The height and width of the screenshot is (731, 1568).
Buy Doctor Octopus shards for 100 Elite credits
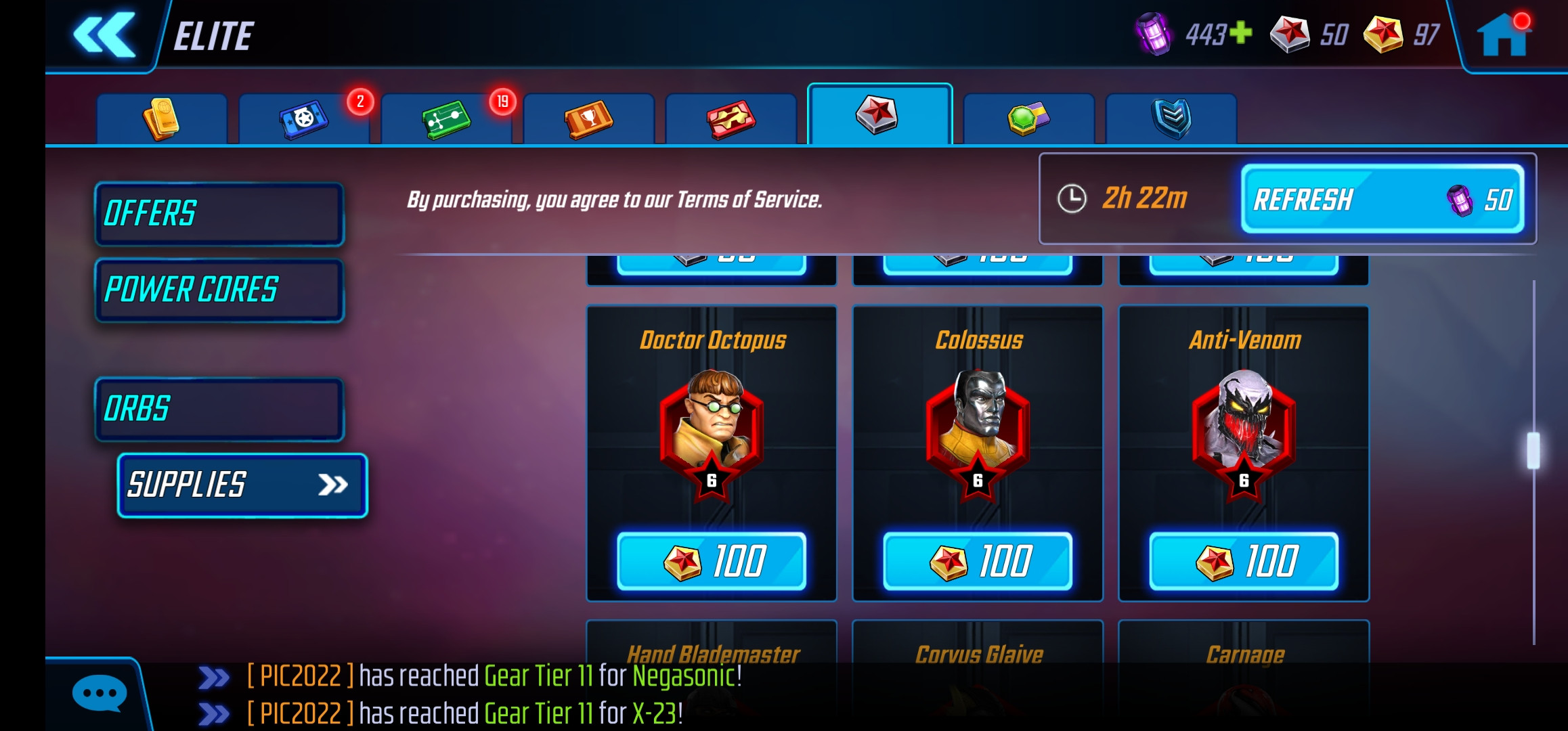(x=712, y=559)
